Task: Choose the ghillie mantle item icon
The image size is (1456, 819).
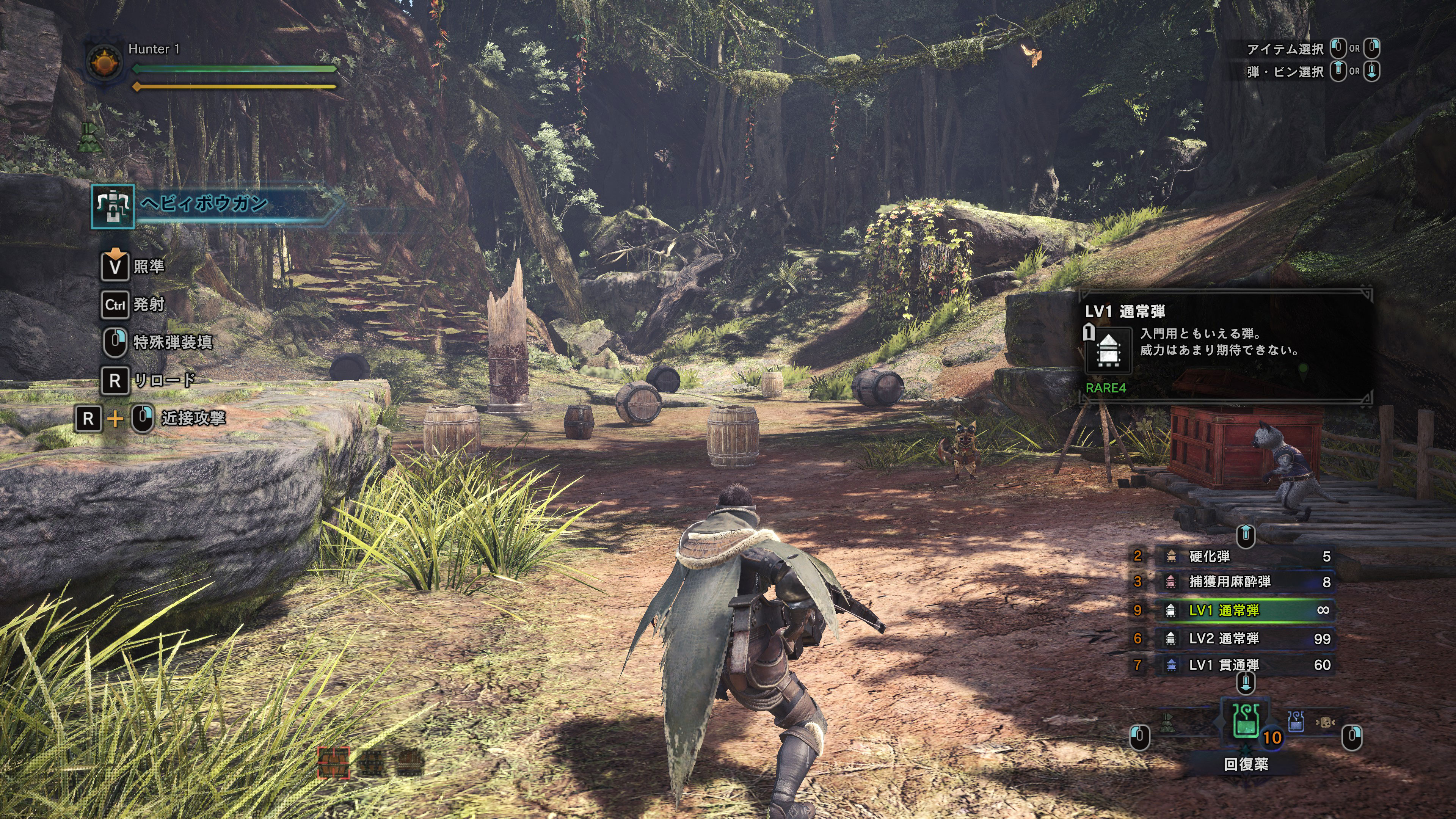Action: click(1168, 722)
